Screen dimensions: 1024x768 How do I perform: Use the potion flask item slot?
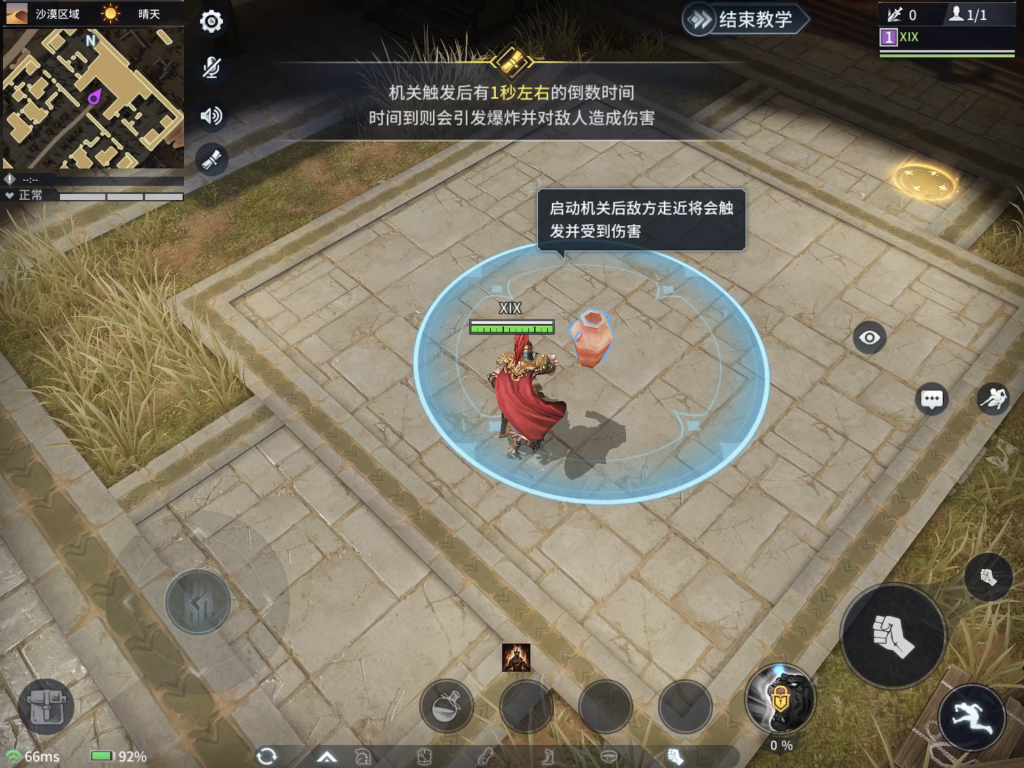point(446,706)
